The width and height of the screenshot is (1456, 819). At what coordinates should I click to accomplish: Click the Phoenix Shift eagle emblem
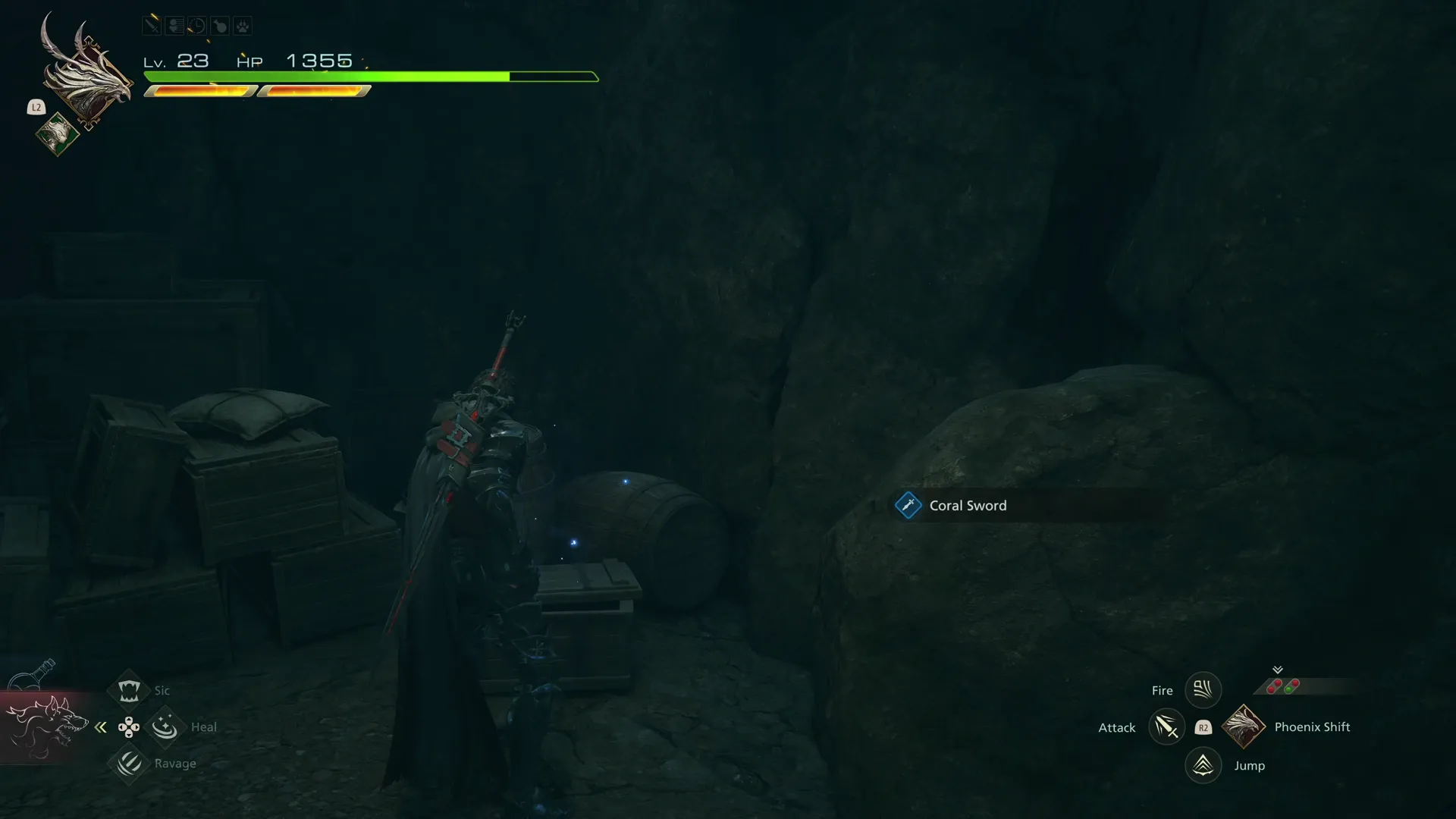pos(1244,726)
